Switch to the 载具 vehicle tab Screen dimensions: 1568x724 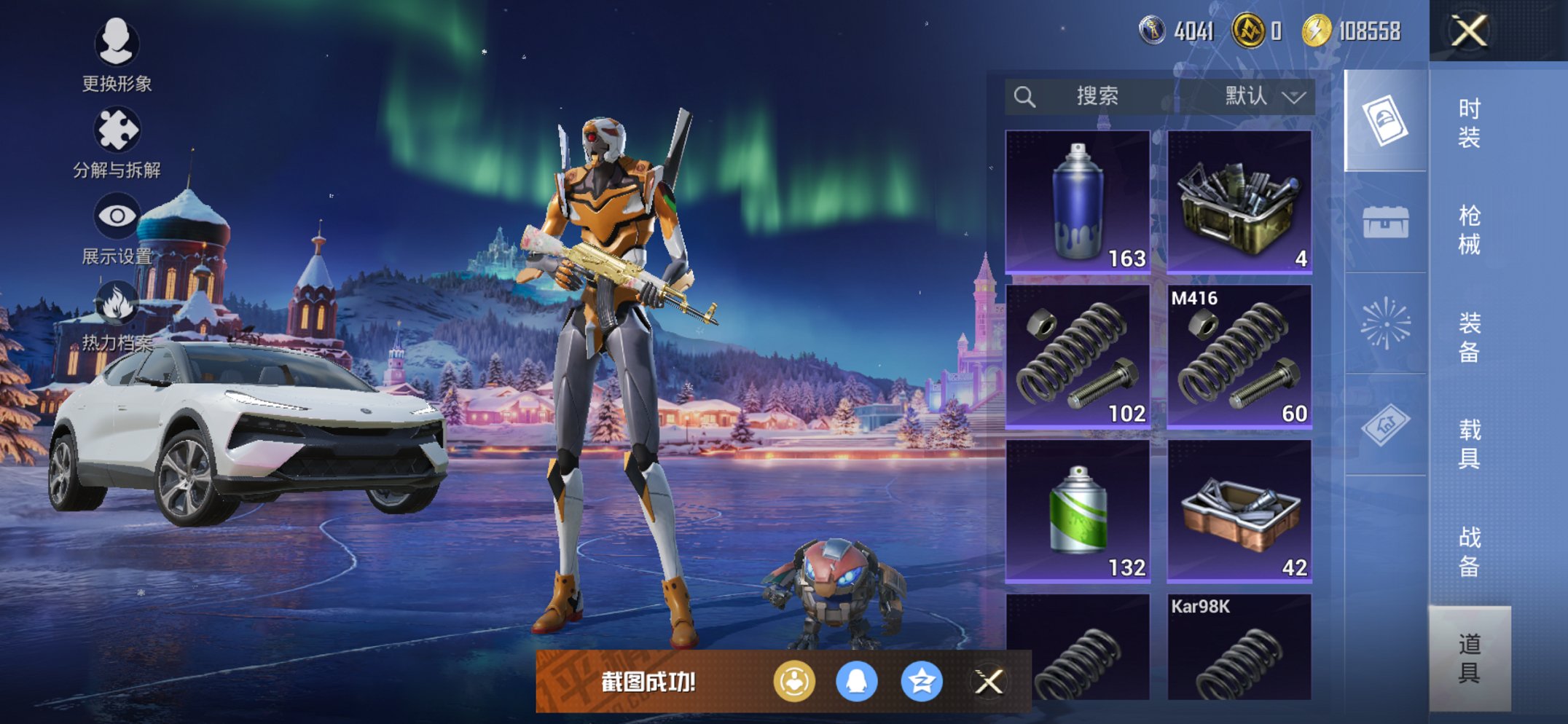[x=1469, y=444]
